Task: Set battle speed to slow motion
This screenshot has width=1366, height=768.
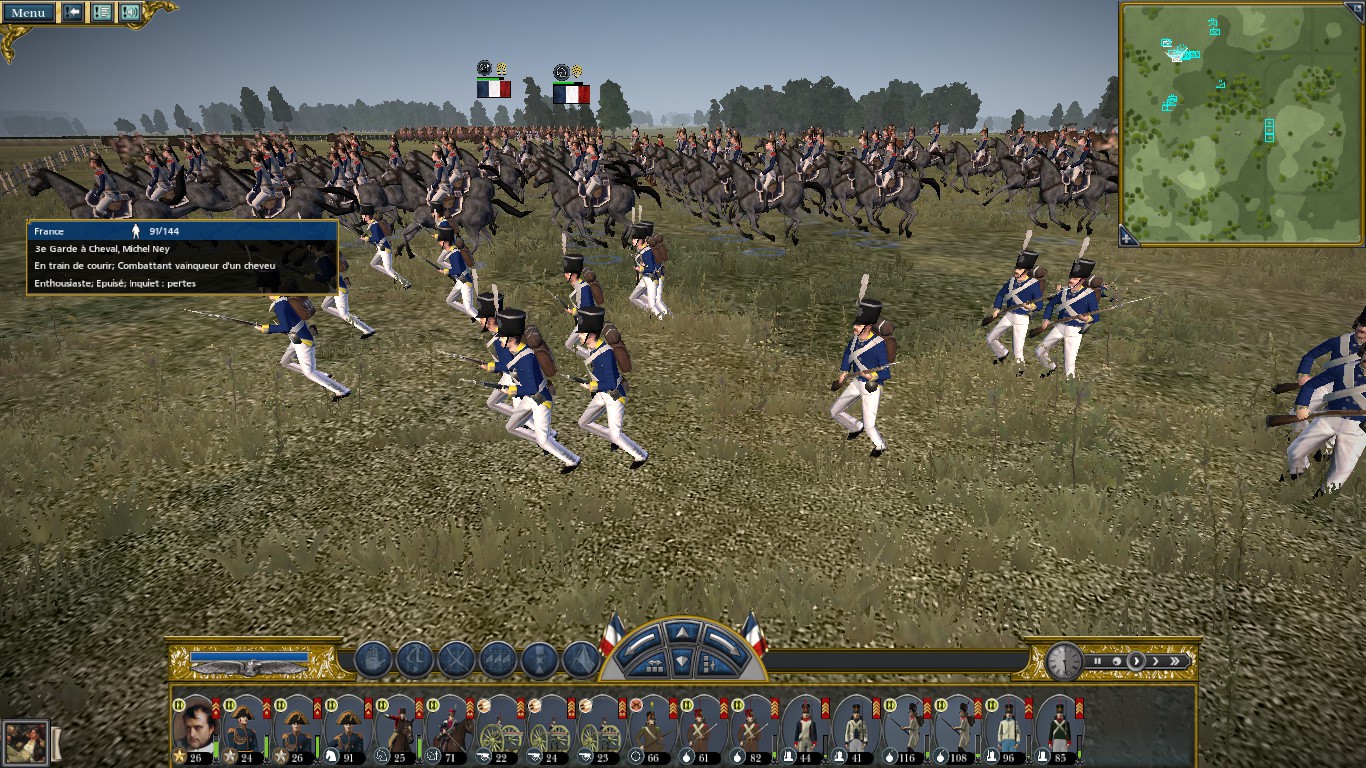Action: (x=1117, y=661)
